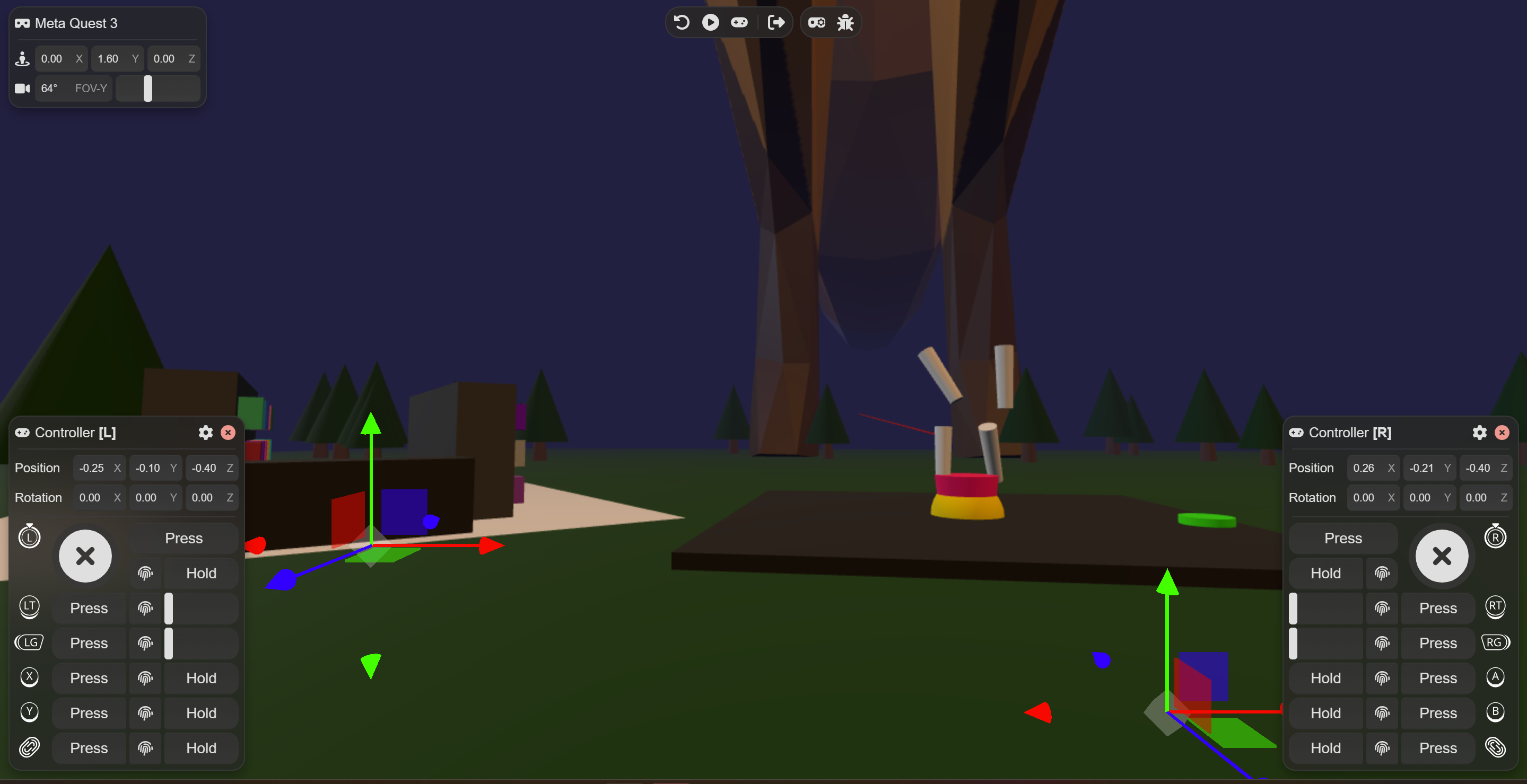
Task: Close the Controller [L] panel
Action: [x=228, y=433]
